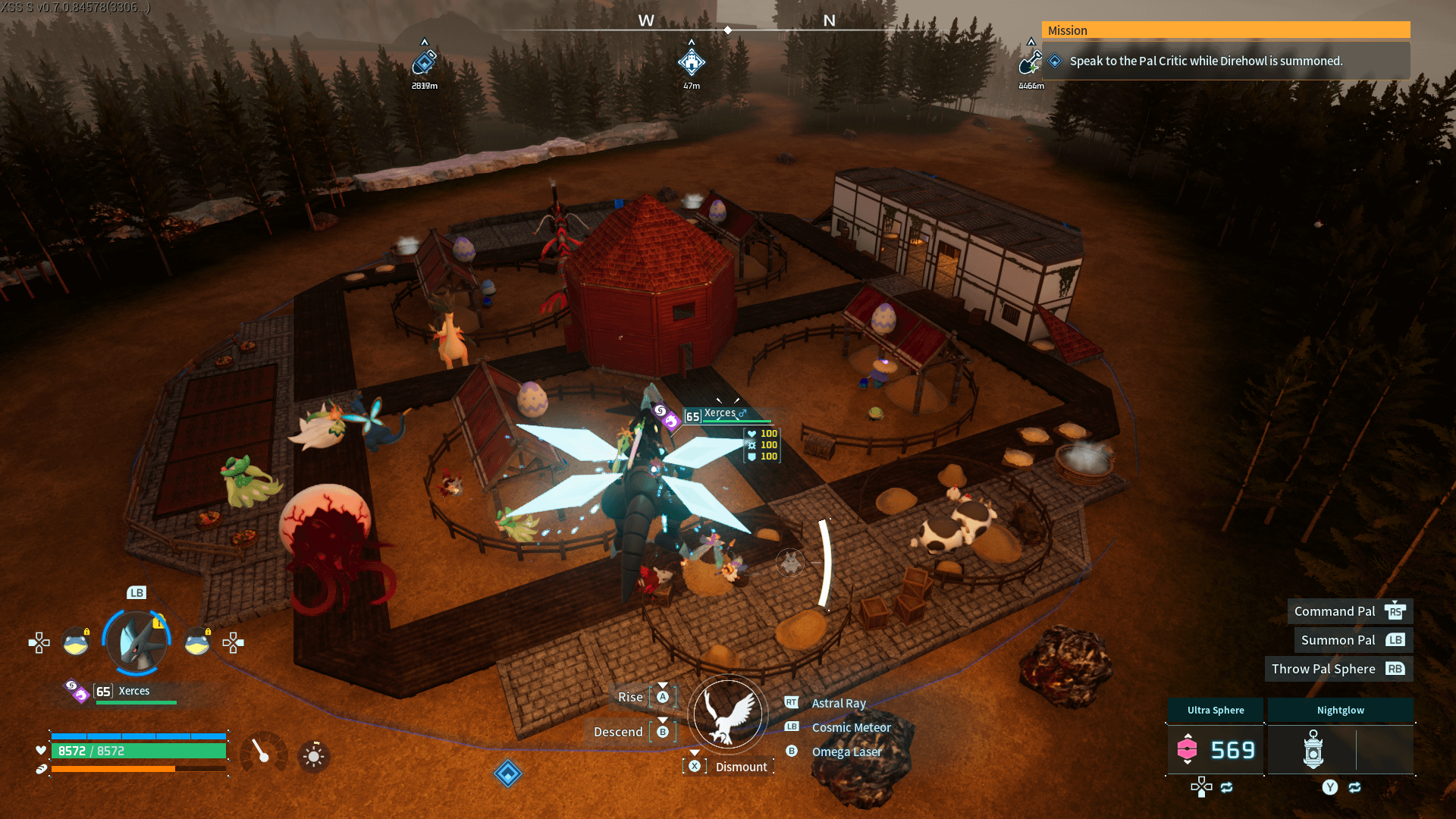Image resolution: width=1456 pixels, height=819 pixels.
Task: Choose the Throw Pal Sphere action
Action: click(1323, 669)
